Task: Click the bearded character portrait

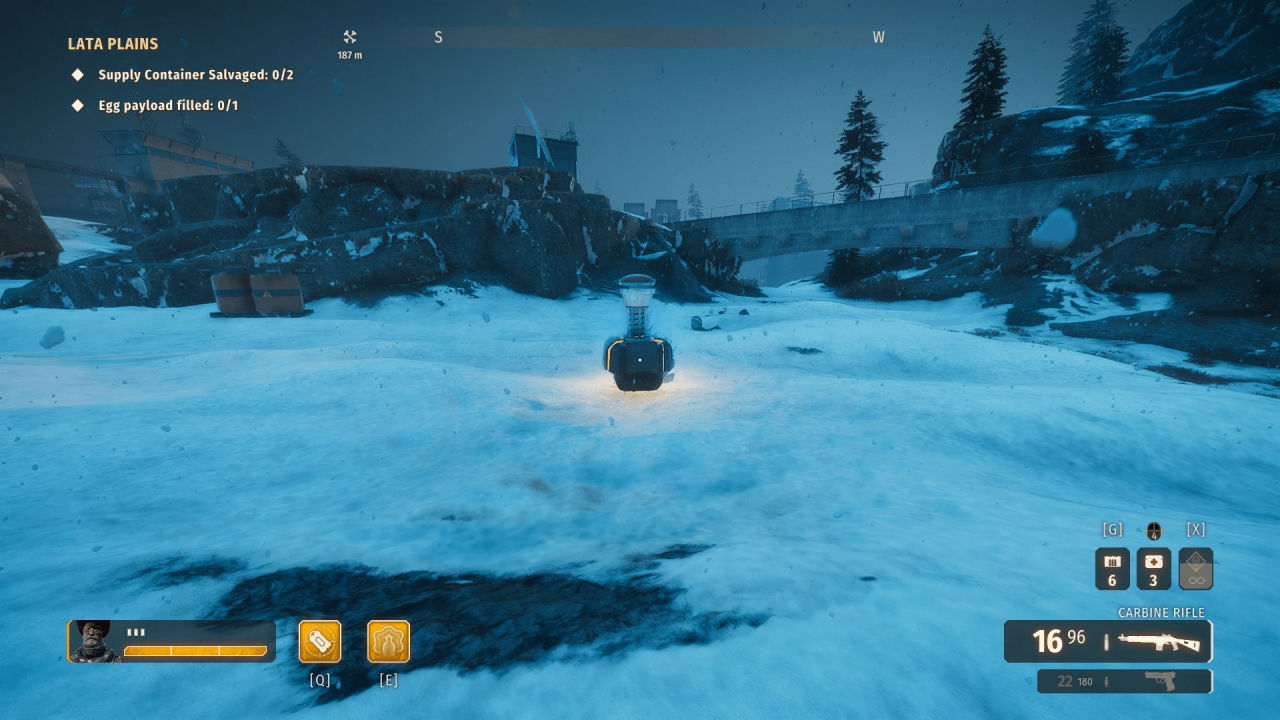Action: (95, 641)
